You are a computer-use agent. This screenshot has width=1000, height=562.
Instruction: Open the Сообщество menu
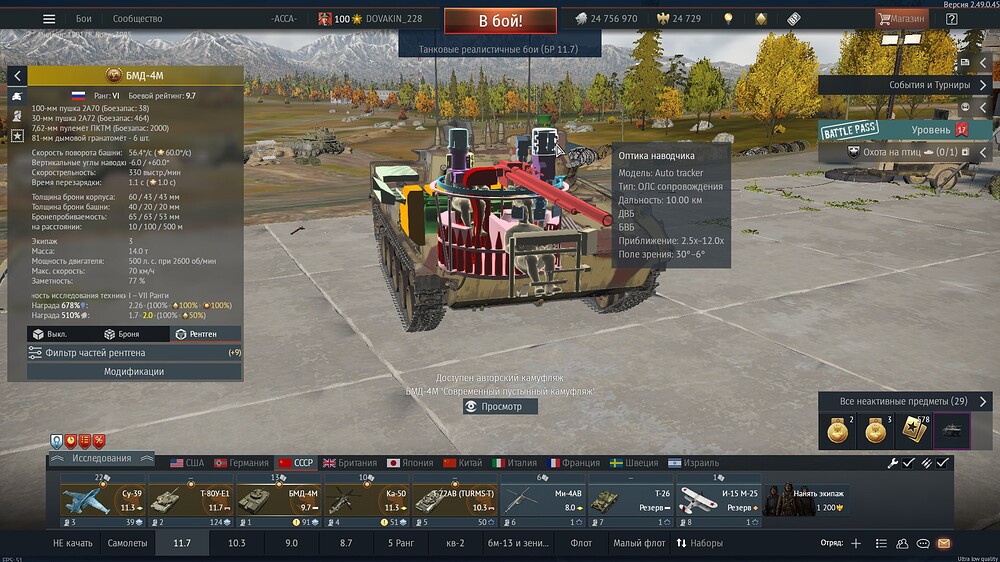tap(137, 19)
